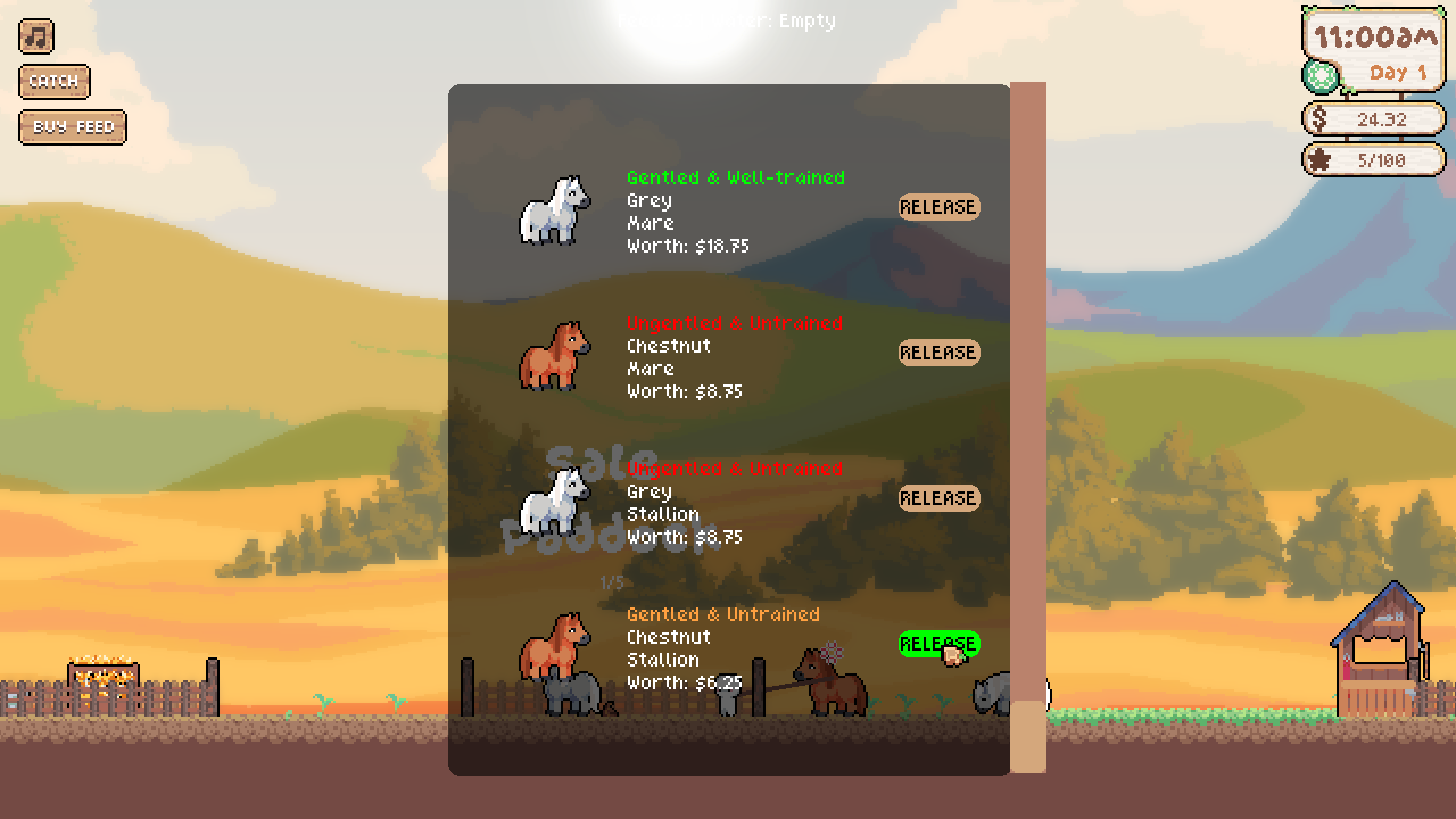Click the horse list scrollbar thumb

(1028, 736)
